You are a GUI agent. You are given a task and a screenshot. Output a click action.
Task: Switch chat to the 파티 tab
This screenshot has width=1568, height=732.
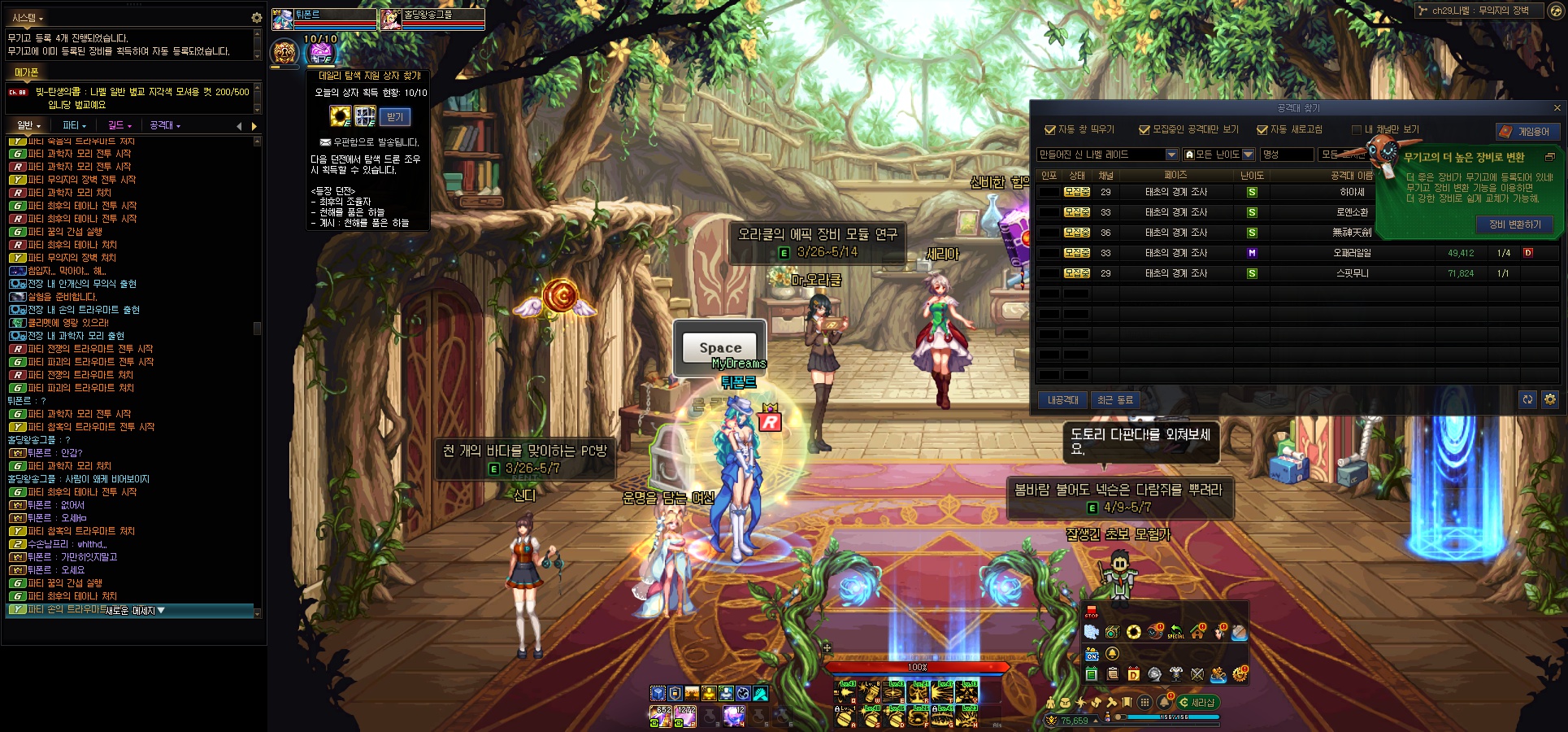(74, 125)
